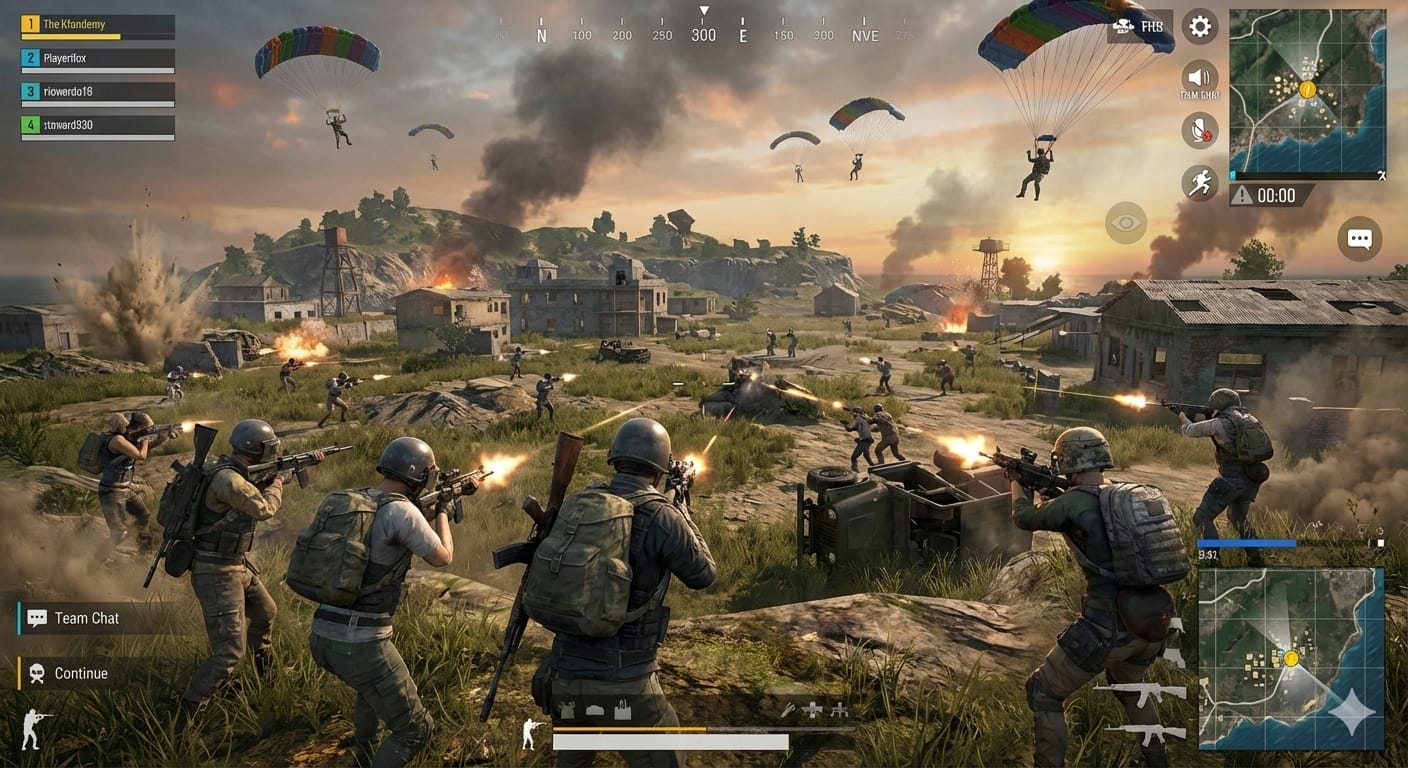
Task: Click the four-point star on lower map
Action: point(1356,712)
